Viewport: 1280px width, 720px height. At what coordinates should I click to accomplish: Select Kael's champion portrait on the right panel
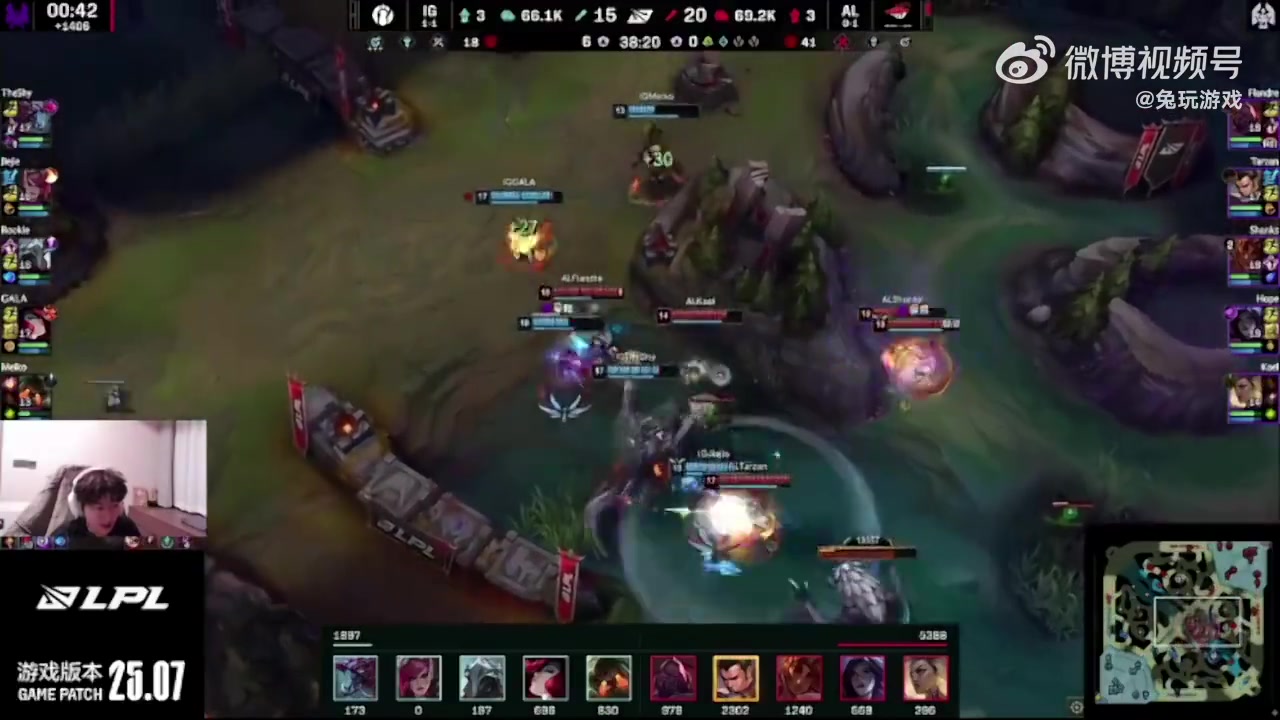(1246, 392)
